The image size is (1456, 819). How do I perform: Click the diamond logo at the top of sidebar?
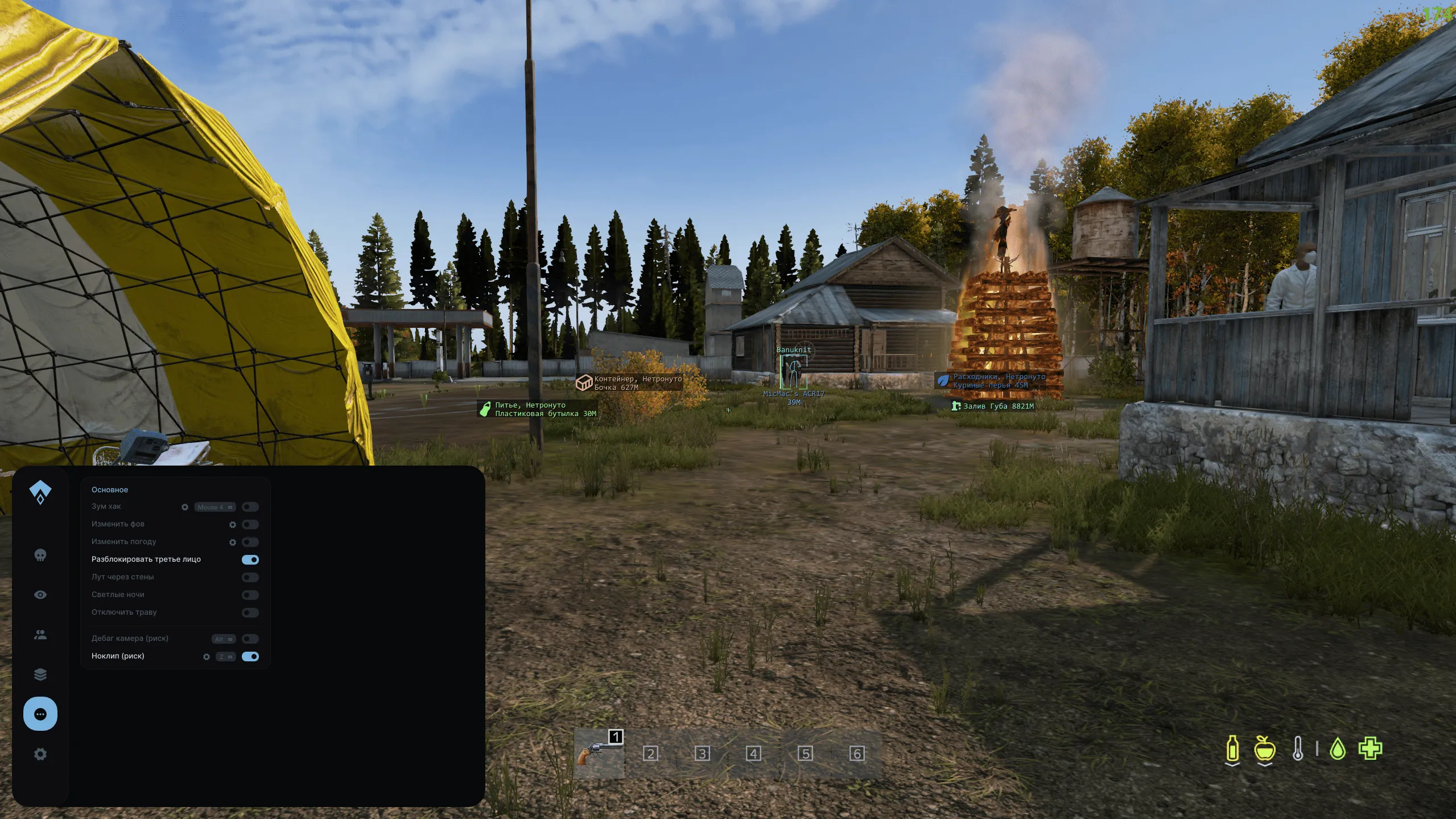coord(40,491)
